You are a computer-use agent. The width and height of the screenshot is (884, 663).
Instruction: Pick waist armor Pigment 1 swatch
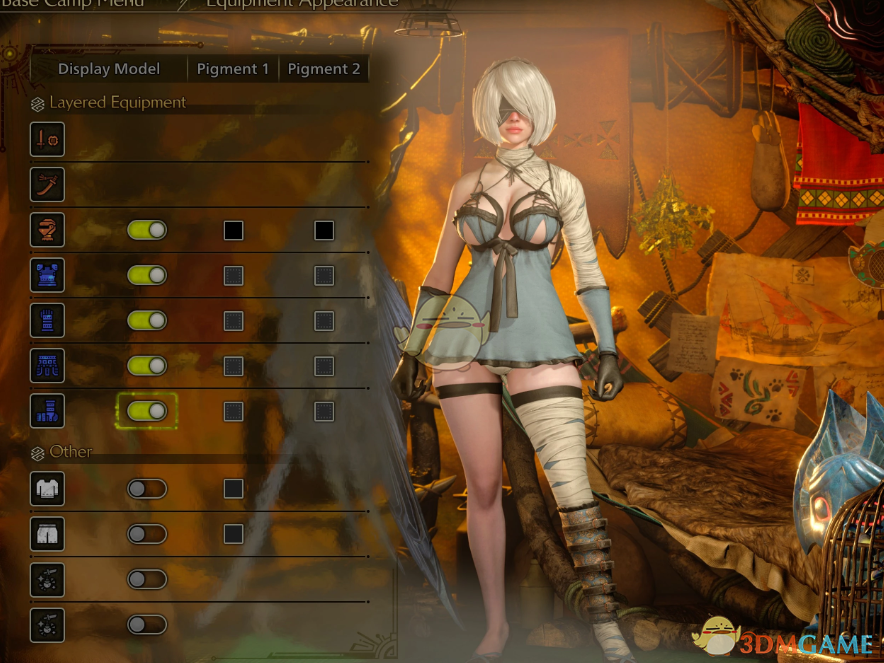click(x=233, y=365)
